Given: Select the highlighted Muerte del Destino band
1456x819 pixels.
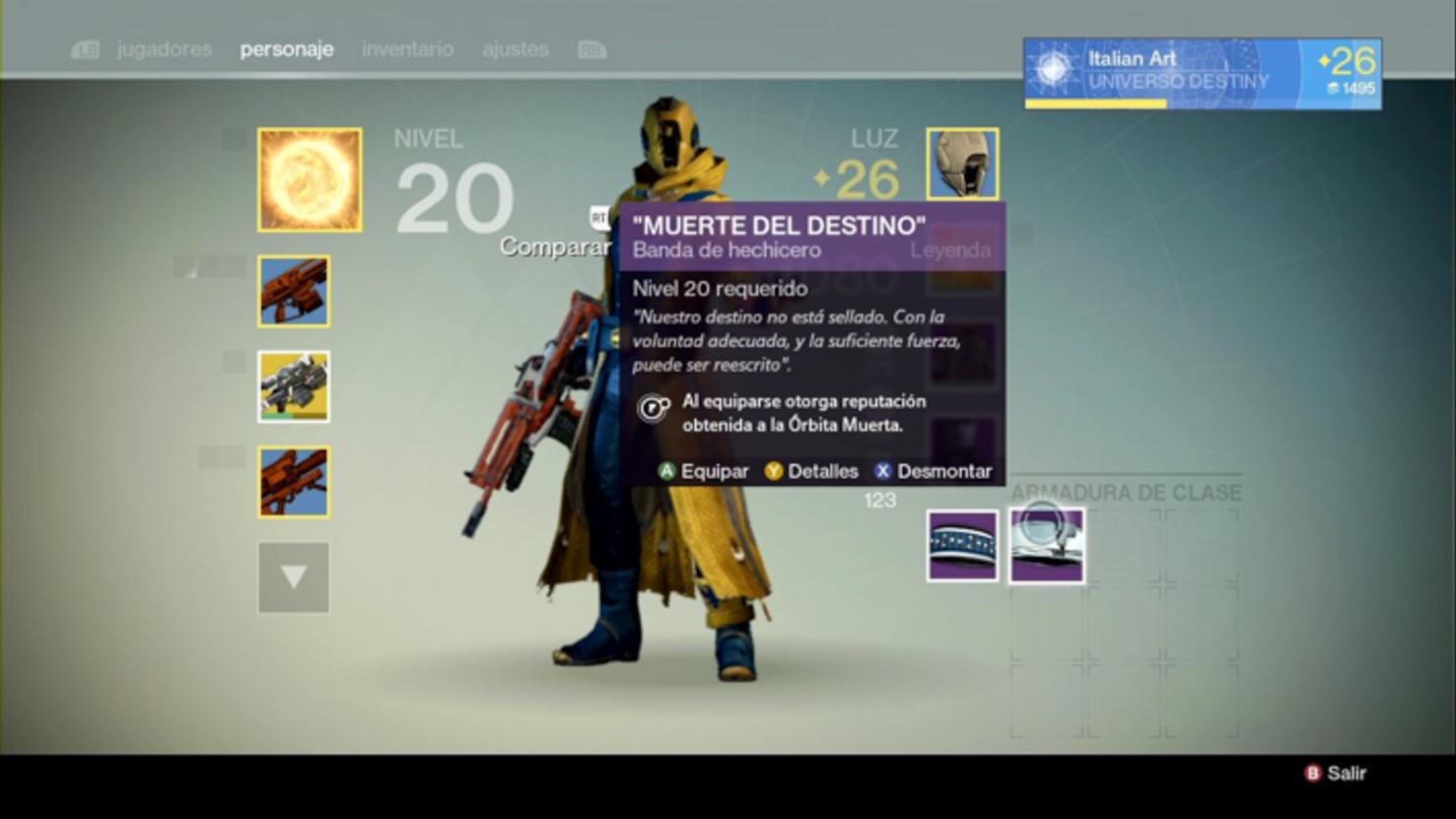Looking at the screenshot, I should pos(1046,545).
